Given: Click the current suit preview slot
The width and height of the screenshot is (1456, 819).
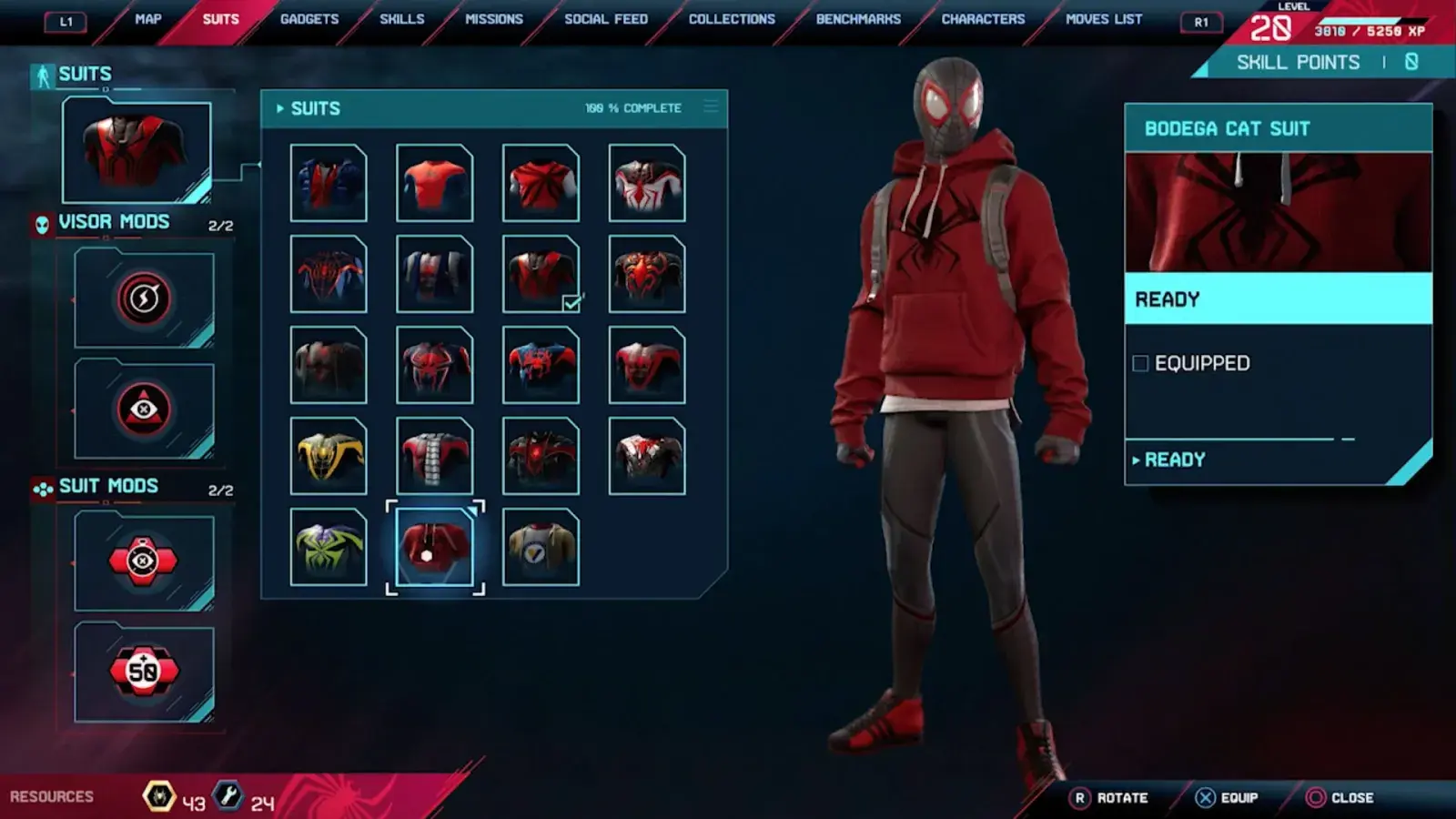Looking at the screenshot, I should point(136,151).
